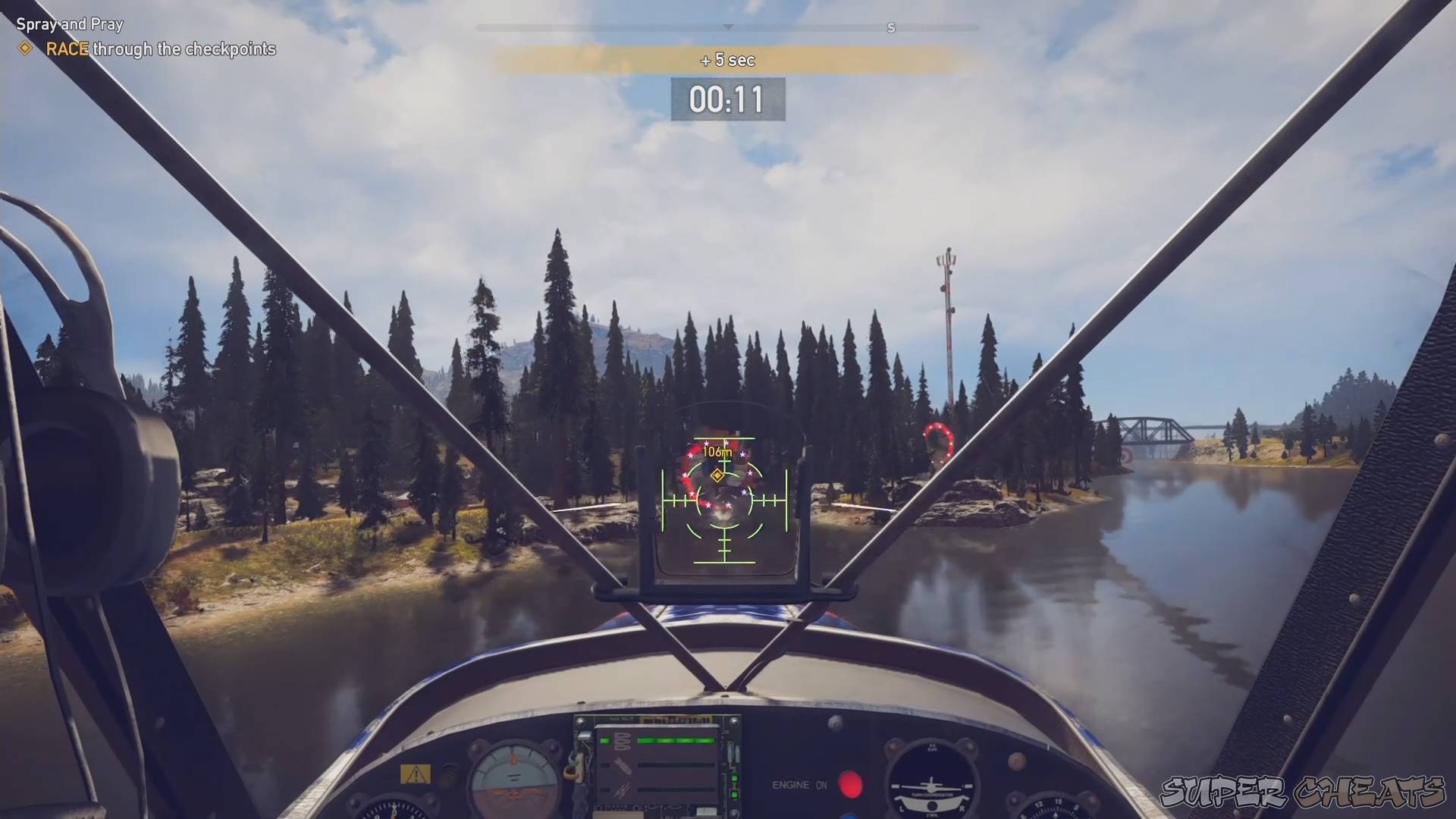Click the 00:11 race timer display
The image size is (1456, 819).
pos(726,99)
